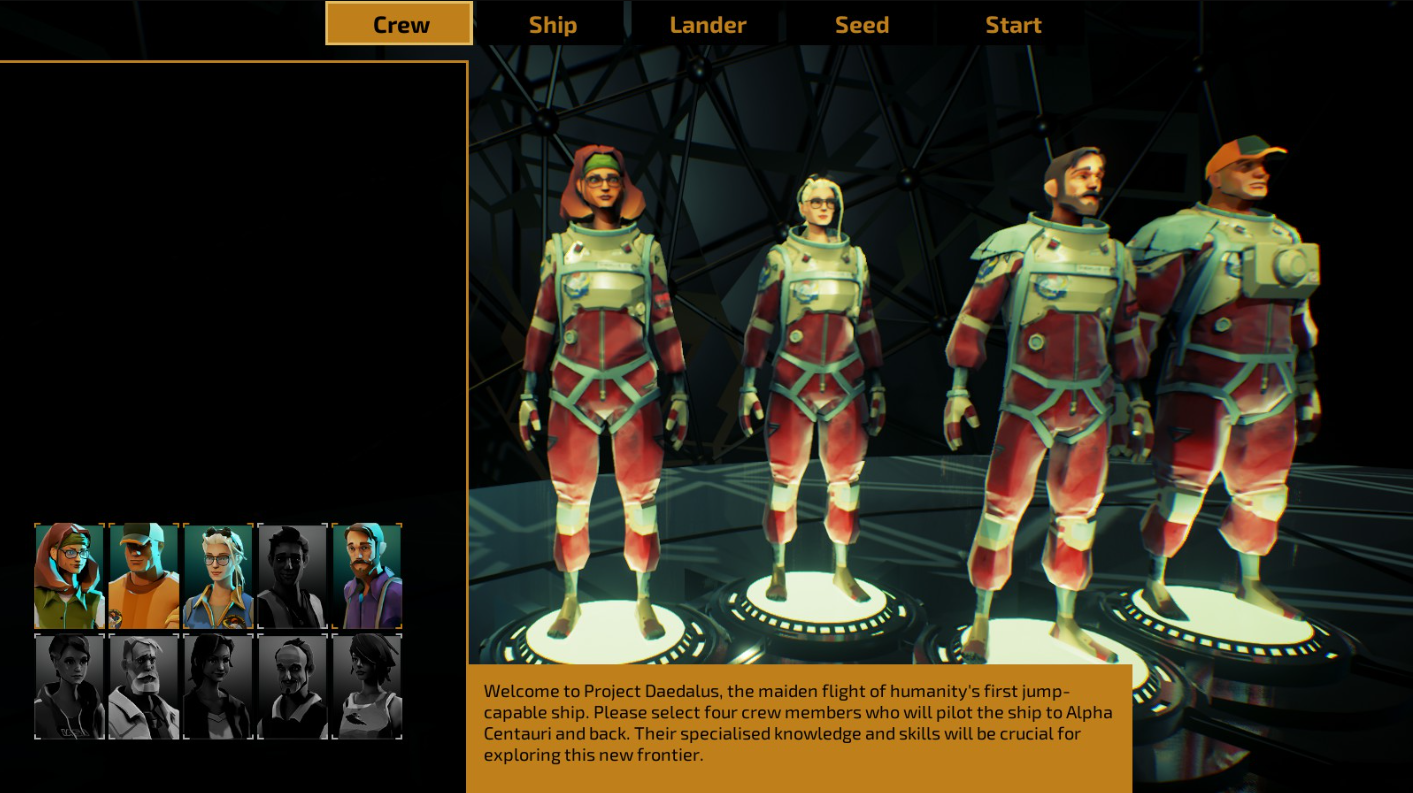
Task: Select the long dark-haired woman in jacket
Action: tap(218, 686)
